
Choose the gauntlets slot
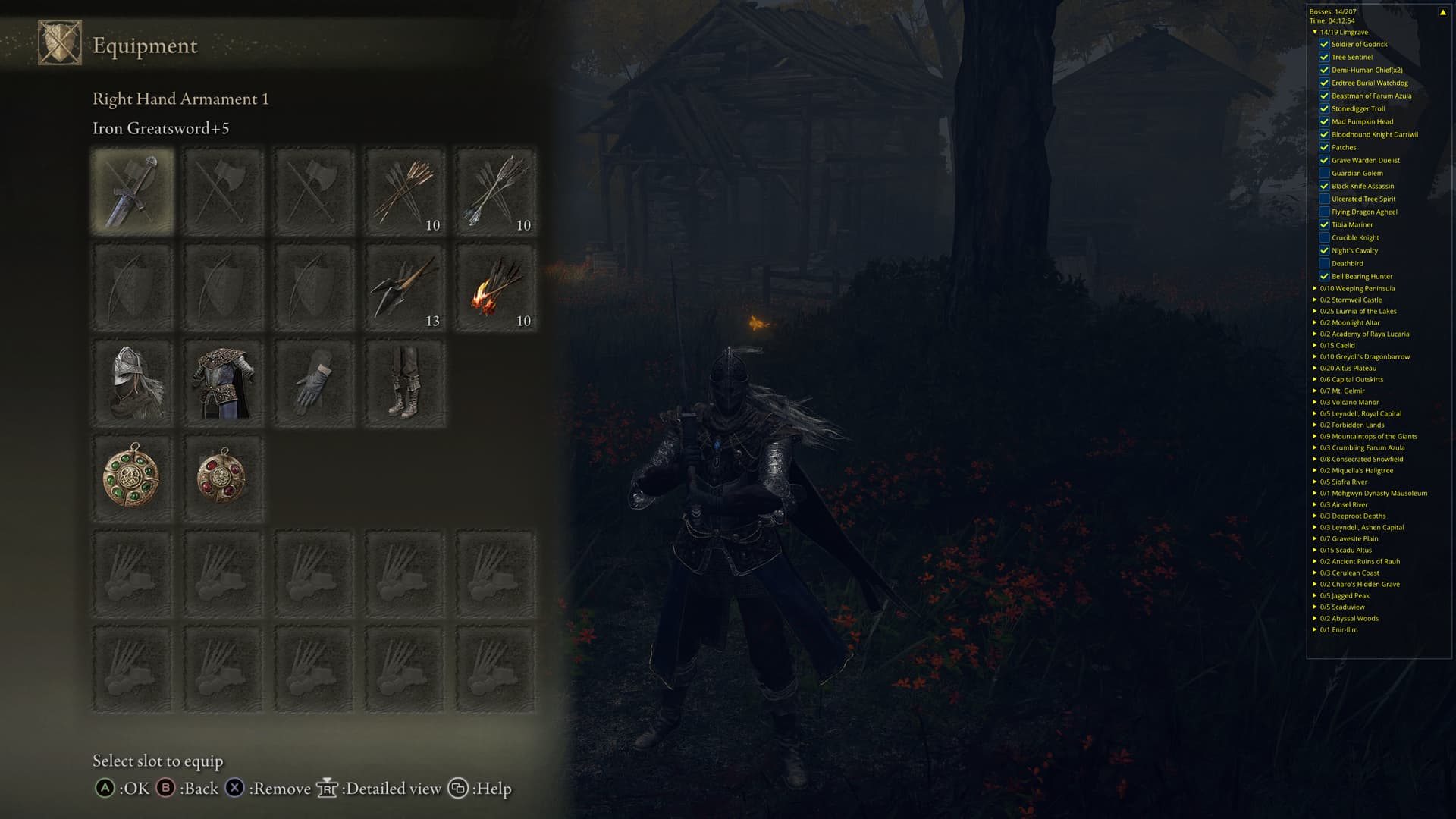(314, 383)
